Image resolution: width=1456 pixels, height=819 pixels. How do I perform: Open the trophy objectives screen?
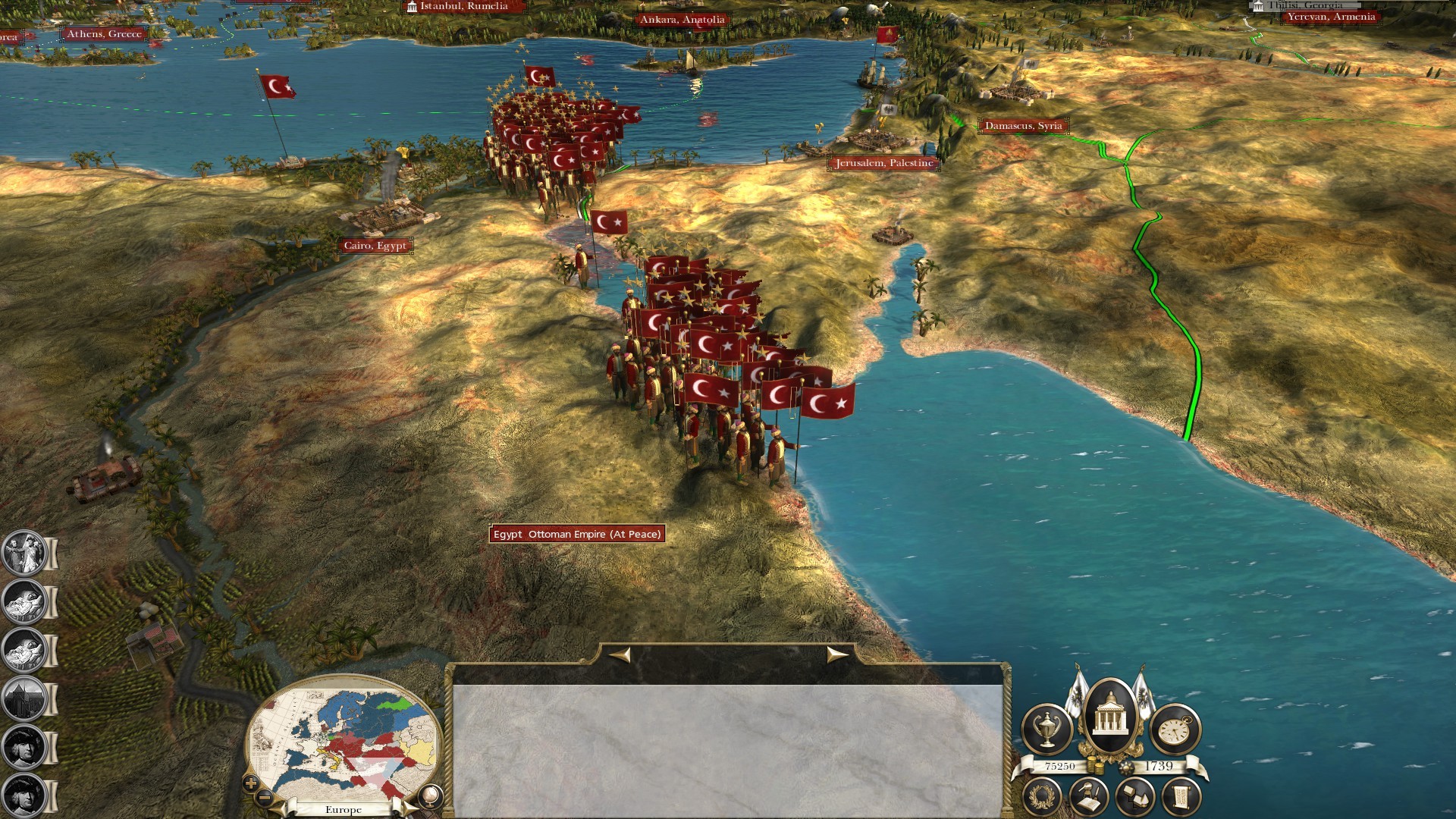1047,730
